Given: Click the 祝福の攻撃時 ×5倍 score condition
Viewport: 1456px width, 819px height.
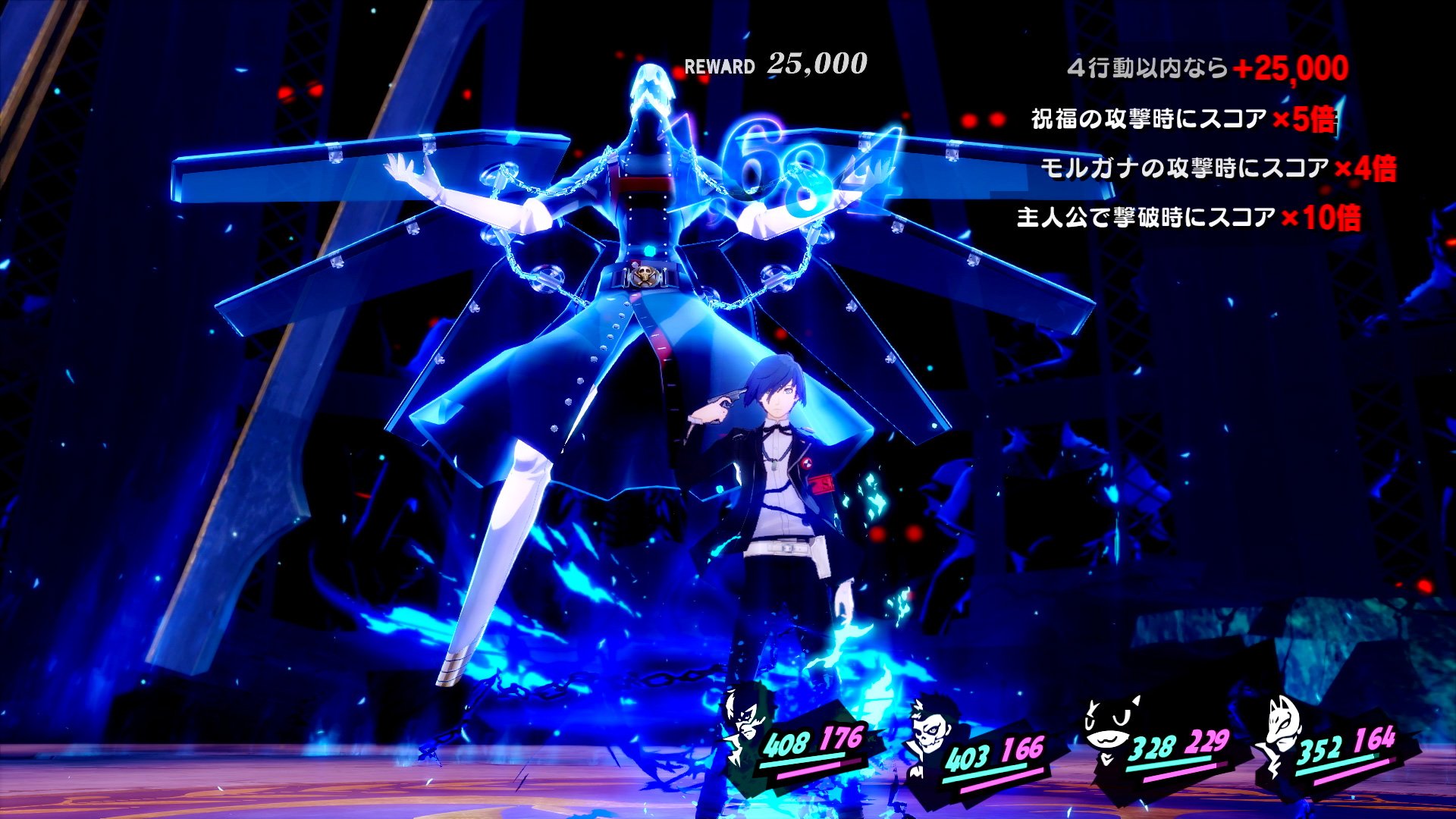Looking at the screenshot, I should [1183, 119].
